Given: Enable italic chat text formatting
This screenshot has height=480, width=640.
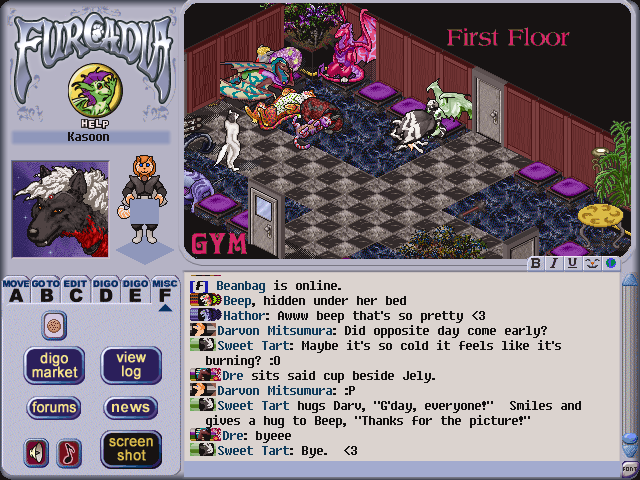Looking at the screenshot, I should (x=554, y=264).
